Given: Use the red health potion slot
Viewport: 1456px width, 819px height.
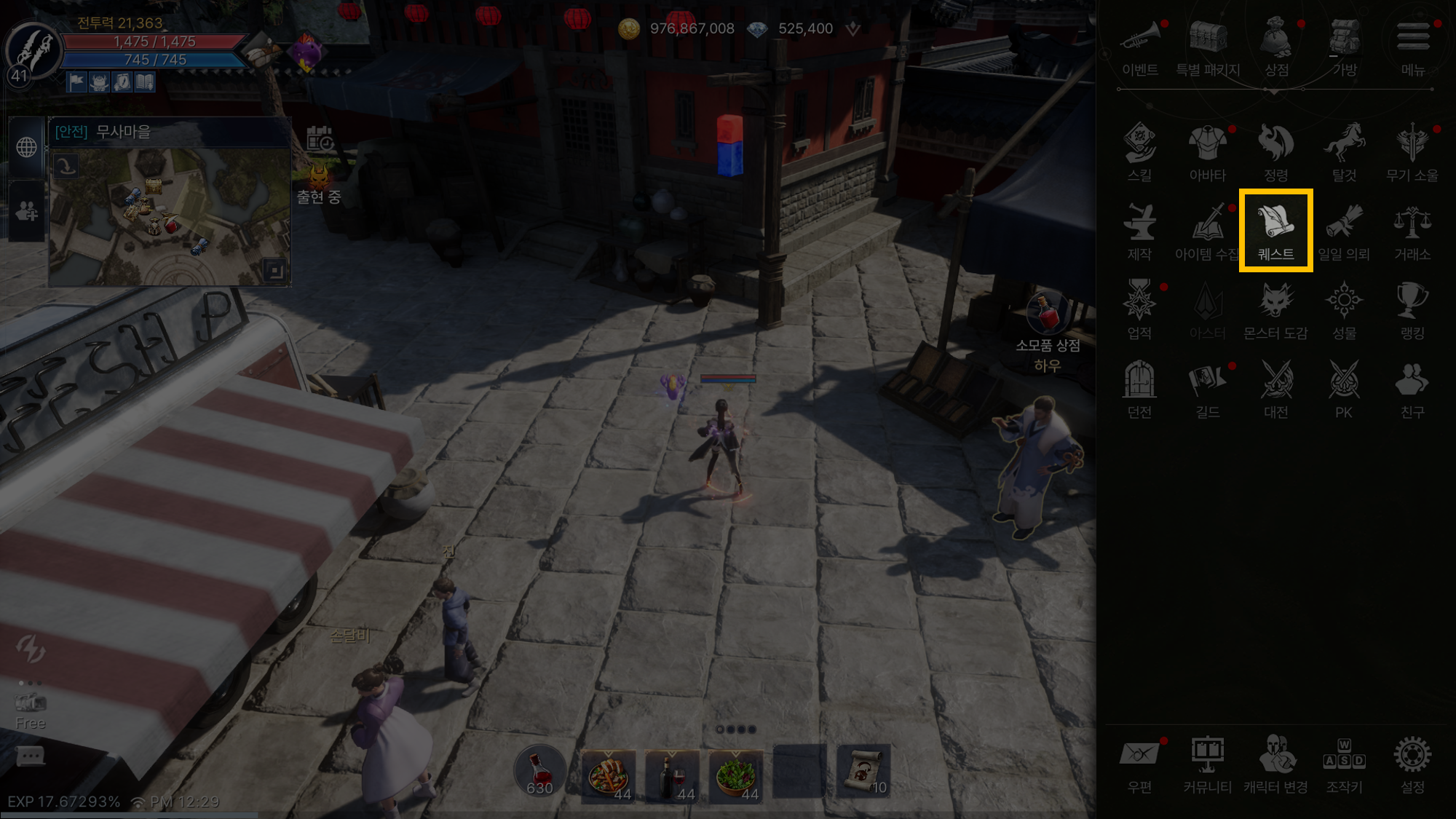Looking at the screenshot, I should (x=539, y=772).
